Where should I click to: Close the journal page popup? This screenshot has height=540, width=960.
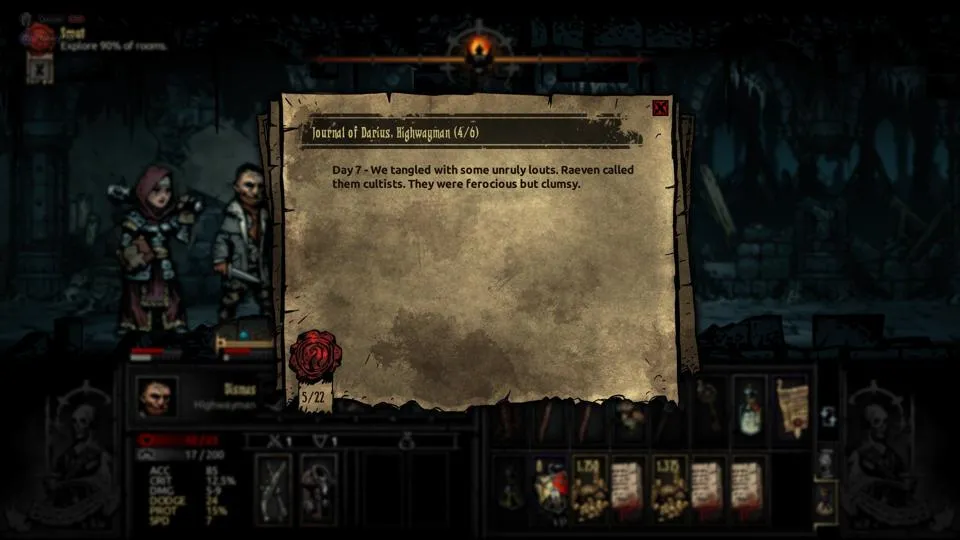660,108
